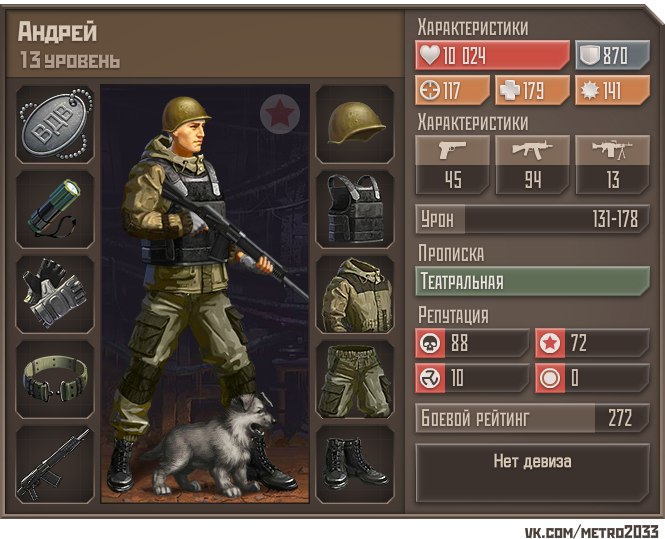Select the machine gun skill icon
The height and width of the screenshot is (539, 665).
click(x=612, y=151)
